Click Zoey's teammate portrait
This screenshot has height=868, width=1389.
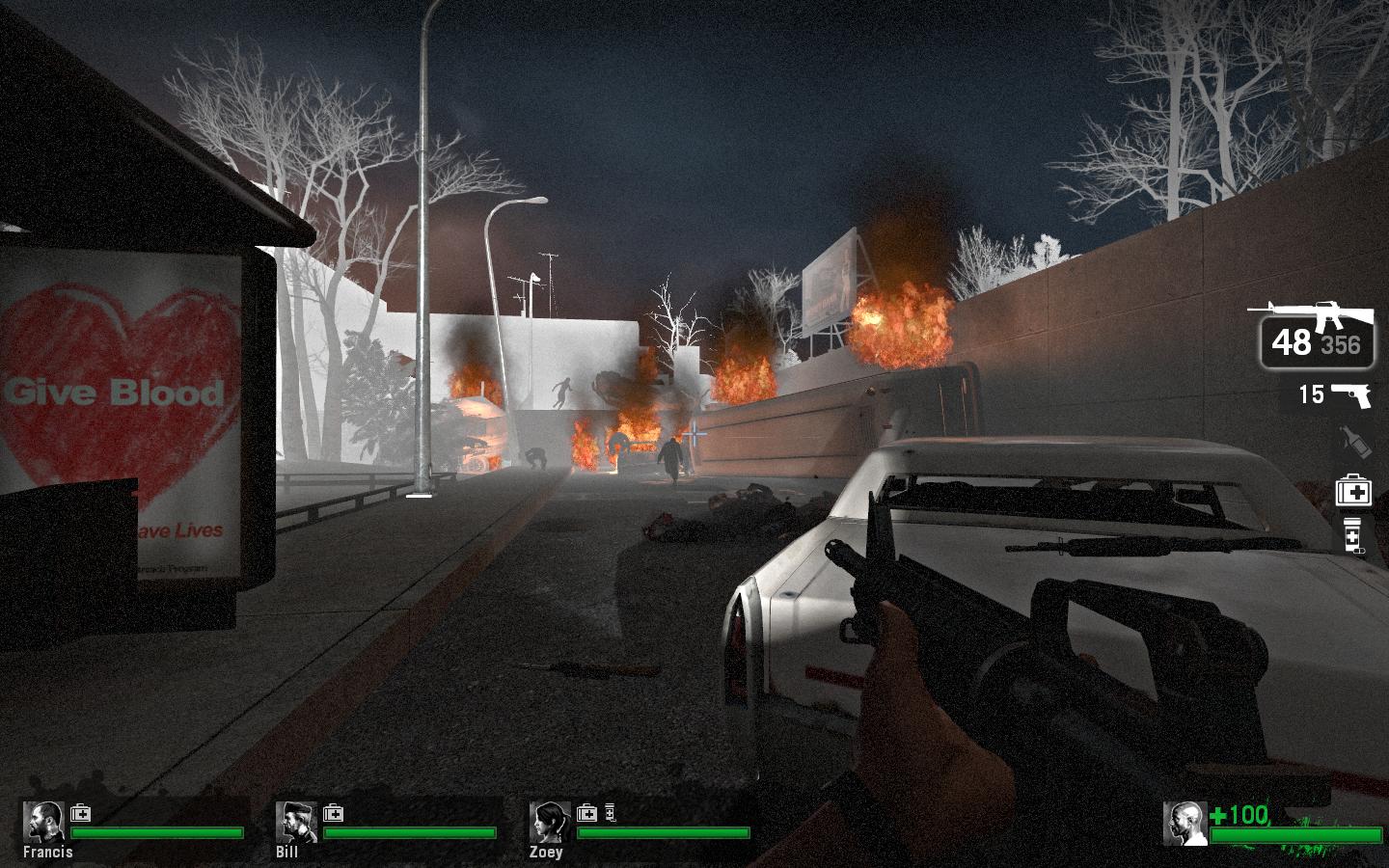550,822
